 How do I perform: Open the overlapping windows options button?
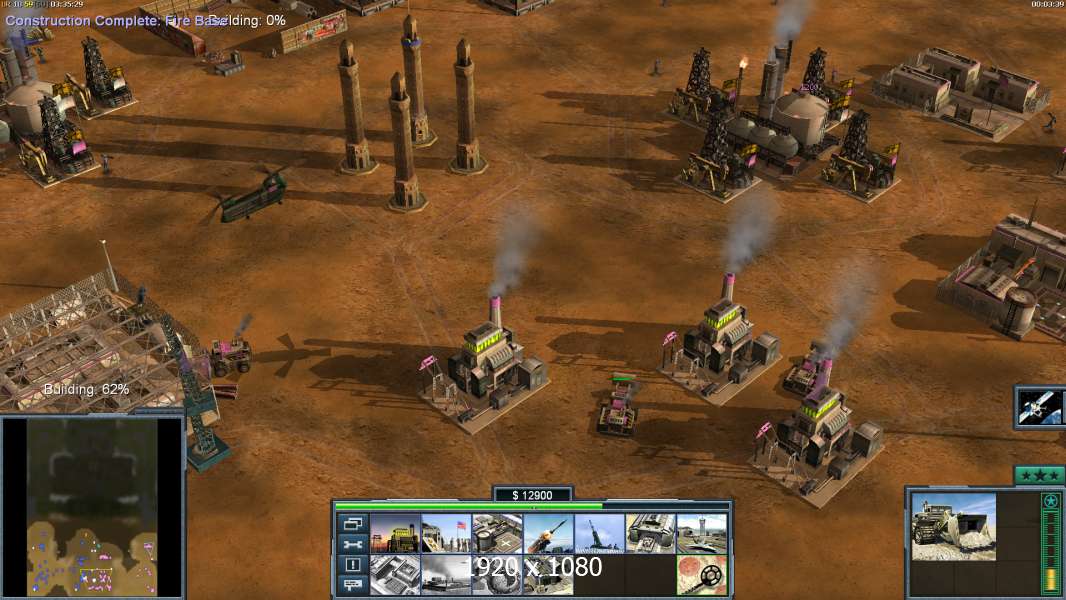pos(352,523)
